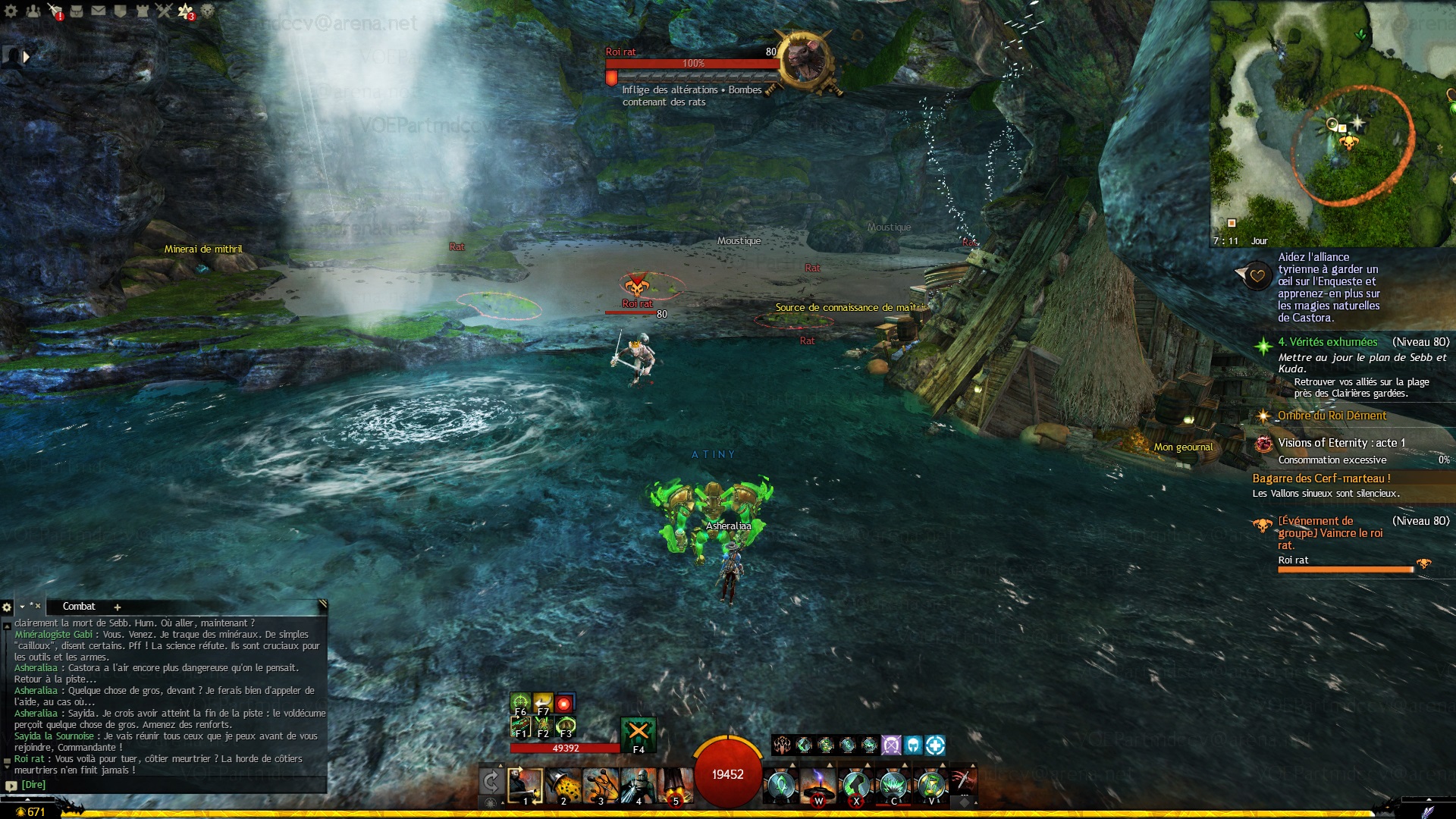
Task: Open the Hero panel with alert badge
Action: point(55,11)
